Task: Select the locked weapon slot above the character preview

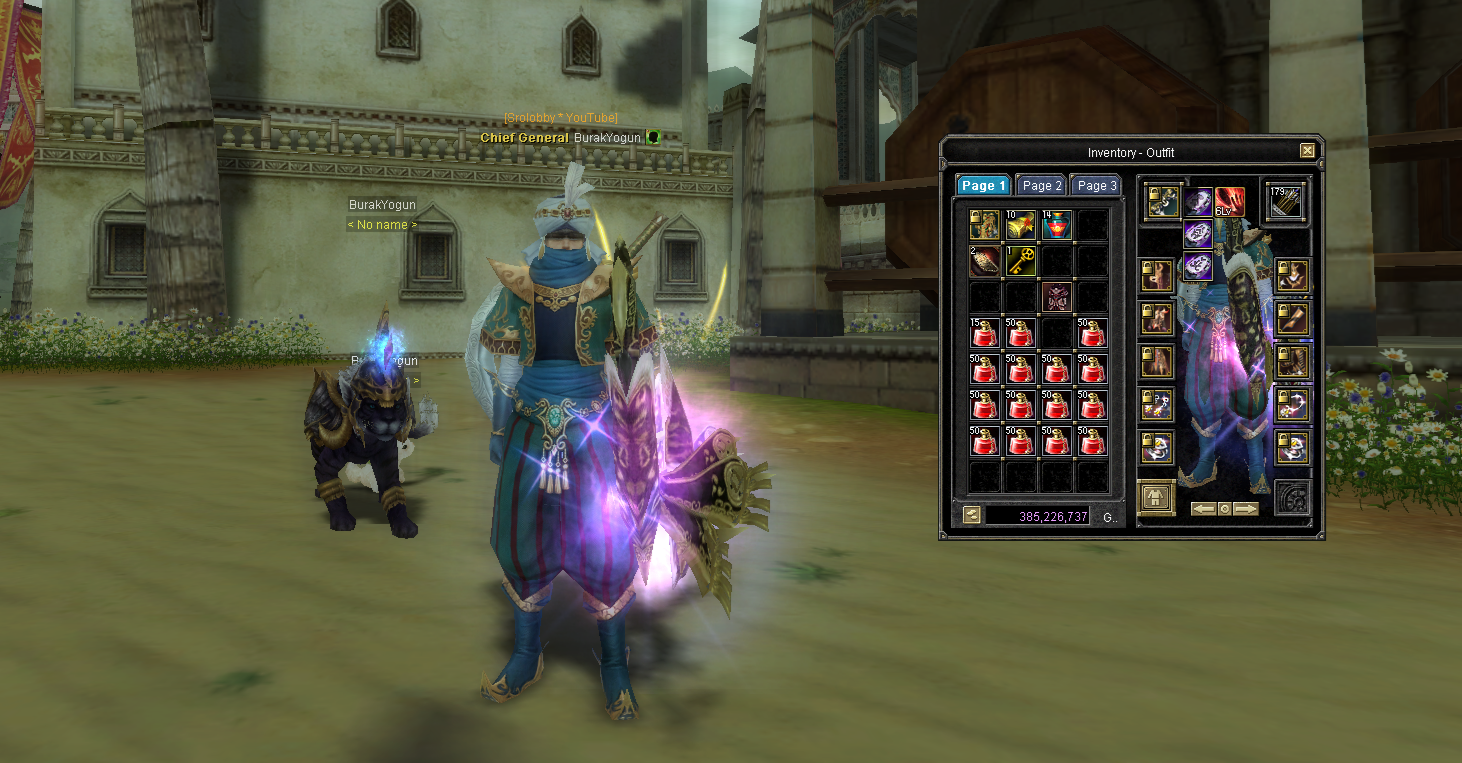Action: tap(1163, 200)
